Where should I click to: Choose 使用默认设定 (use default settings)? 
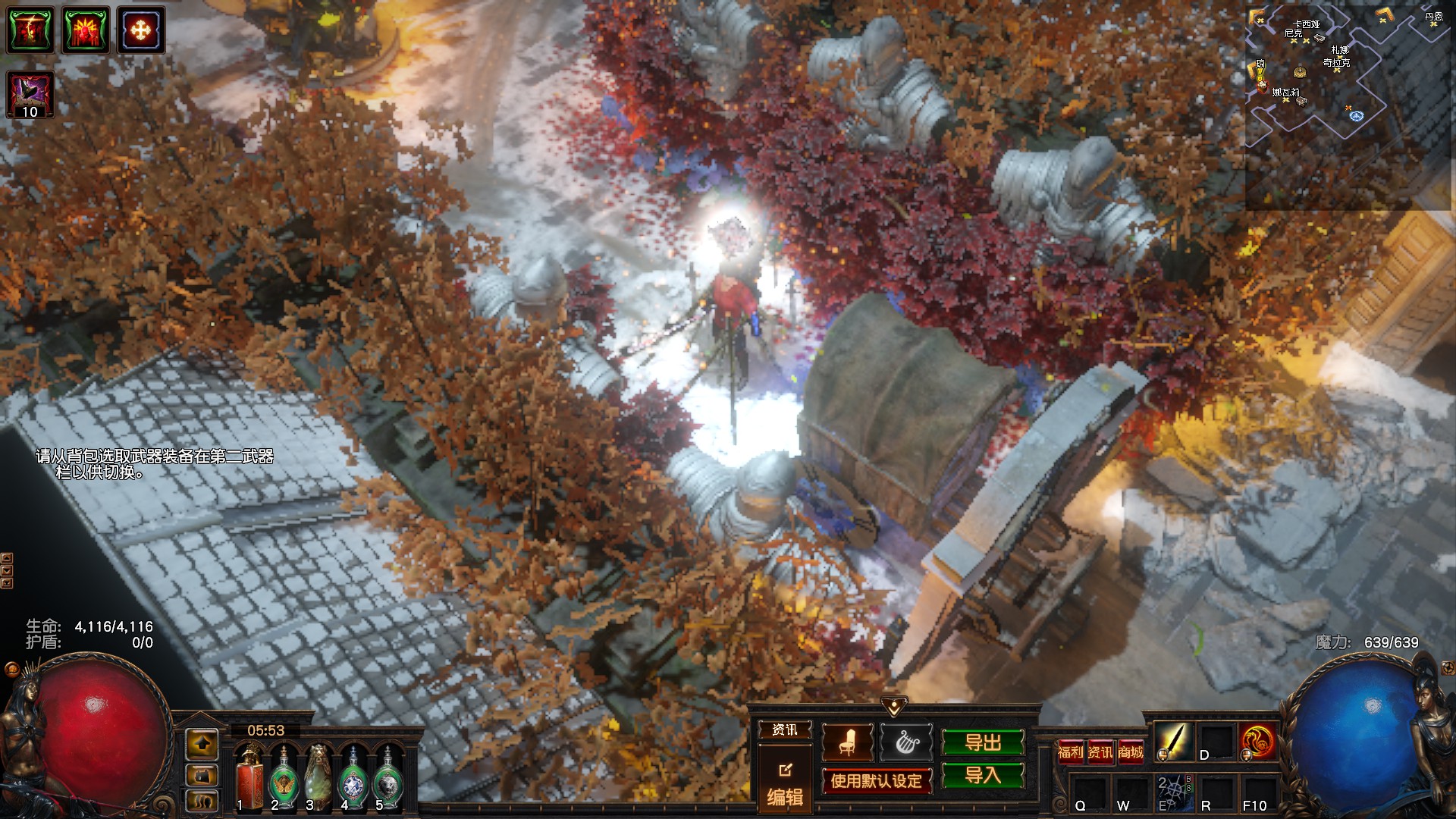point(876,780)
